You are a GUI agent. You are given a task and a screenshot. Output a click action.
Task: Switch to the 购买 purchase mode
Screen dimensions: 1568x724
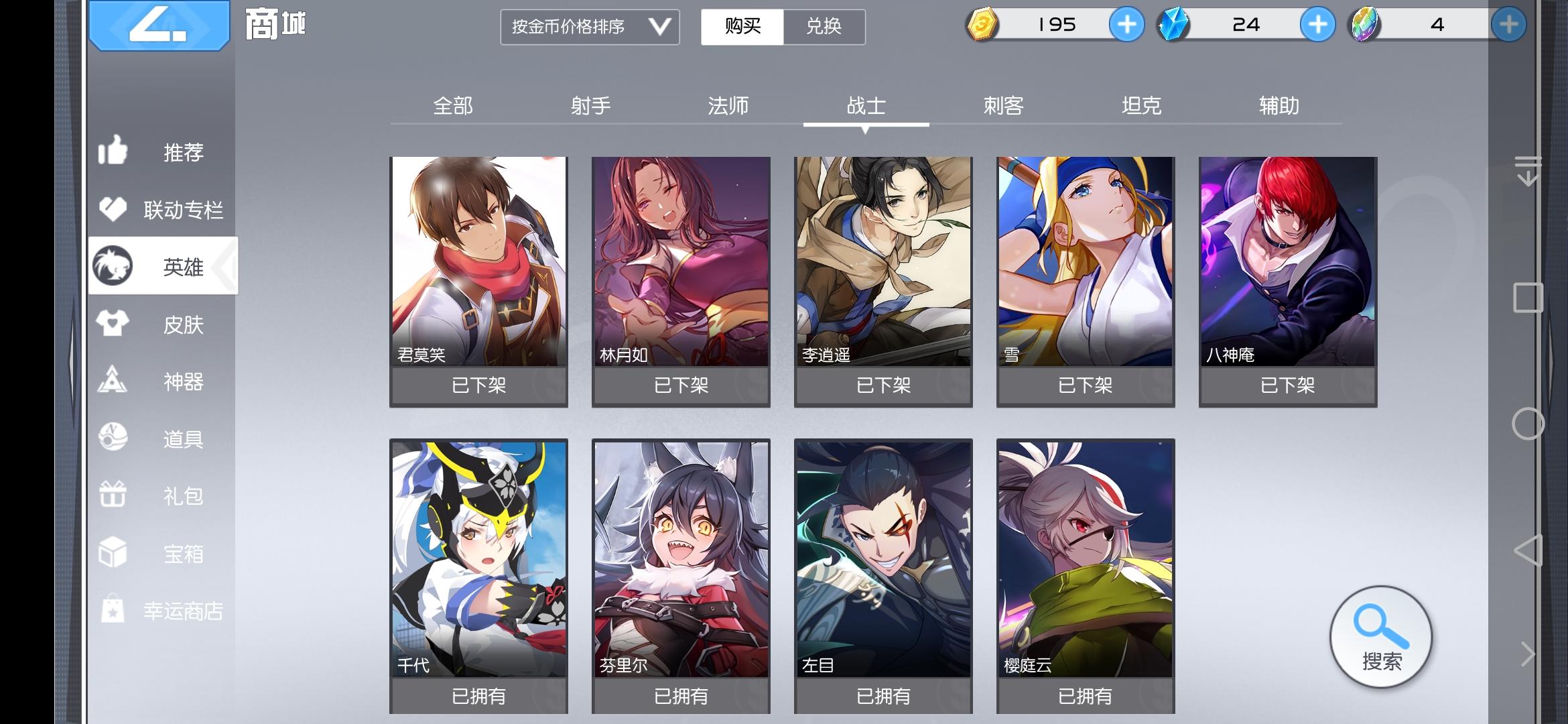coord(742,27)
